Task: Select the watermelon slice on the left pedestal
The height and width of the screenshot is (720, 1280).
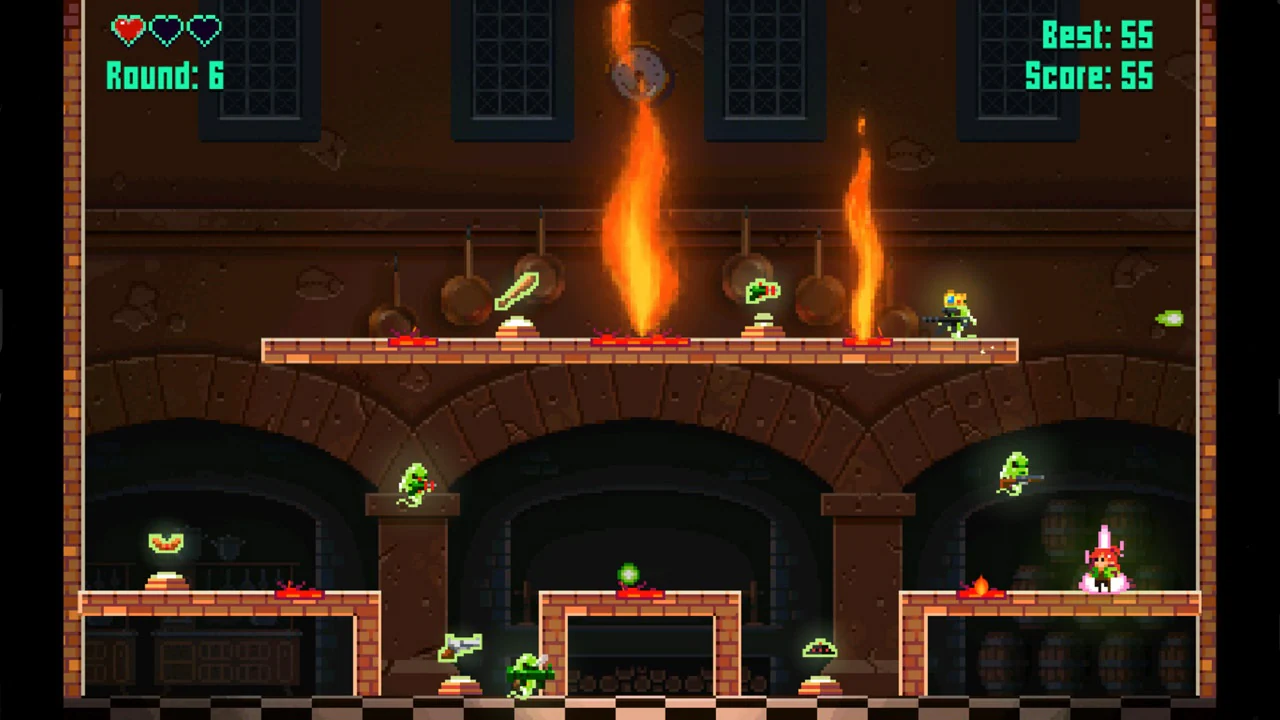Action: click(x=165, y=542)
